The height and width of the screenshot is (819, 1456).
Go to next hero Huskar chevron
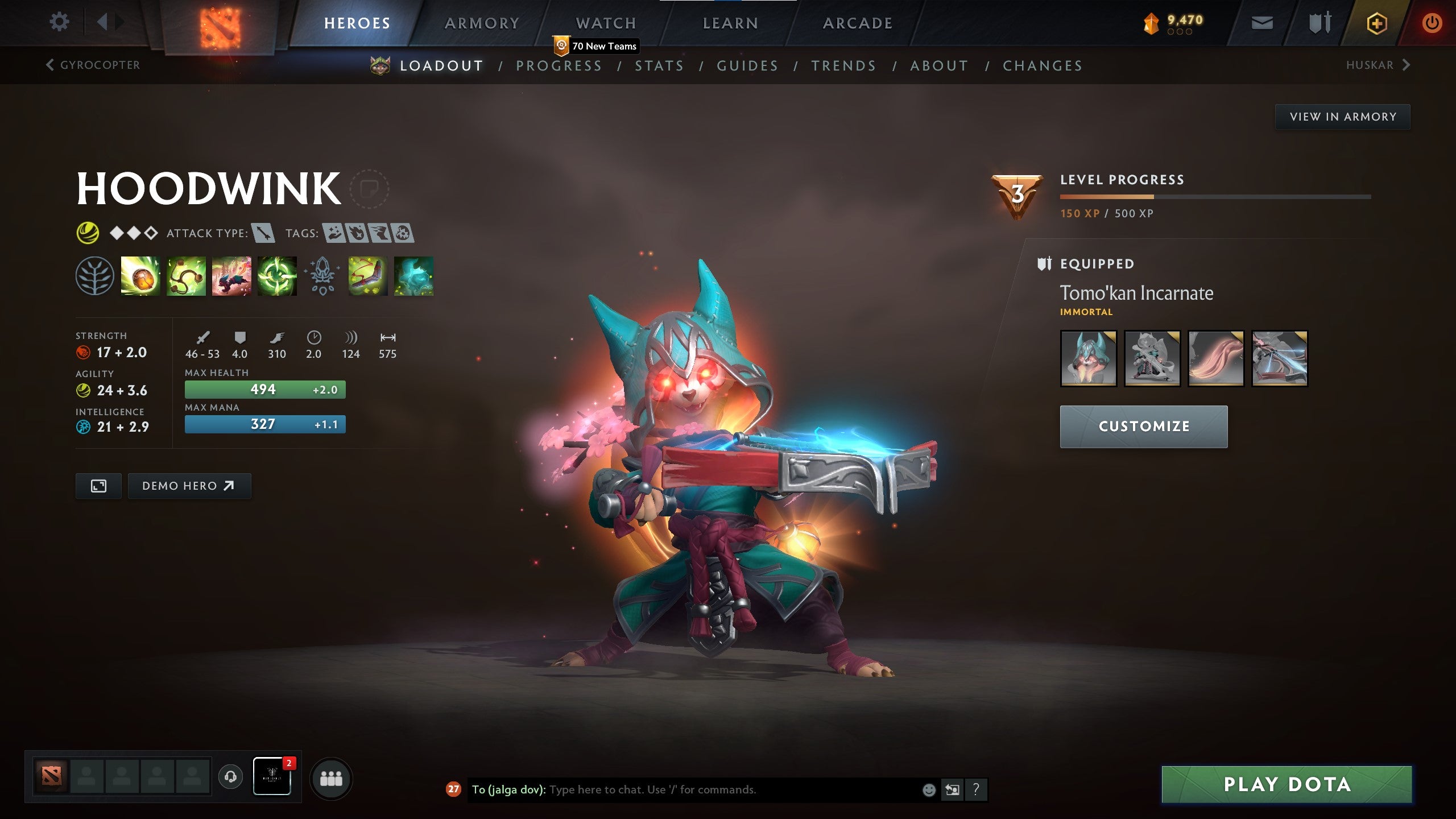(1408, 65)
